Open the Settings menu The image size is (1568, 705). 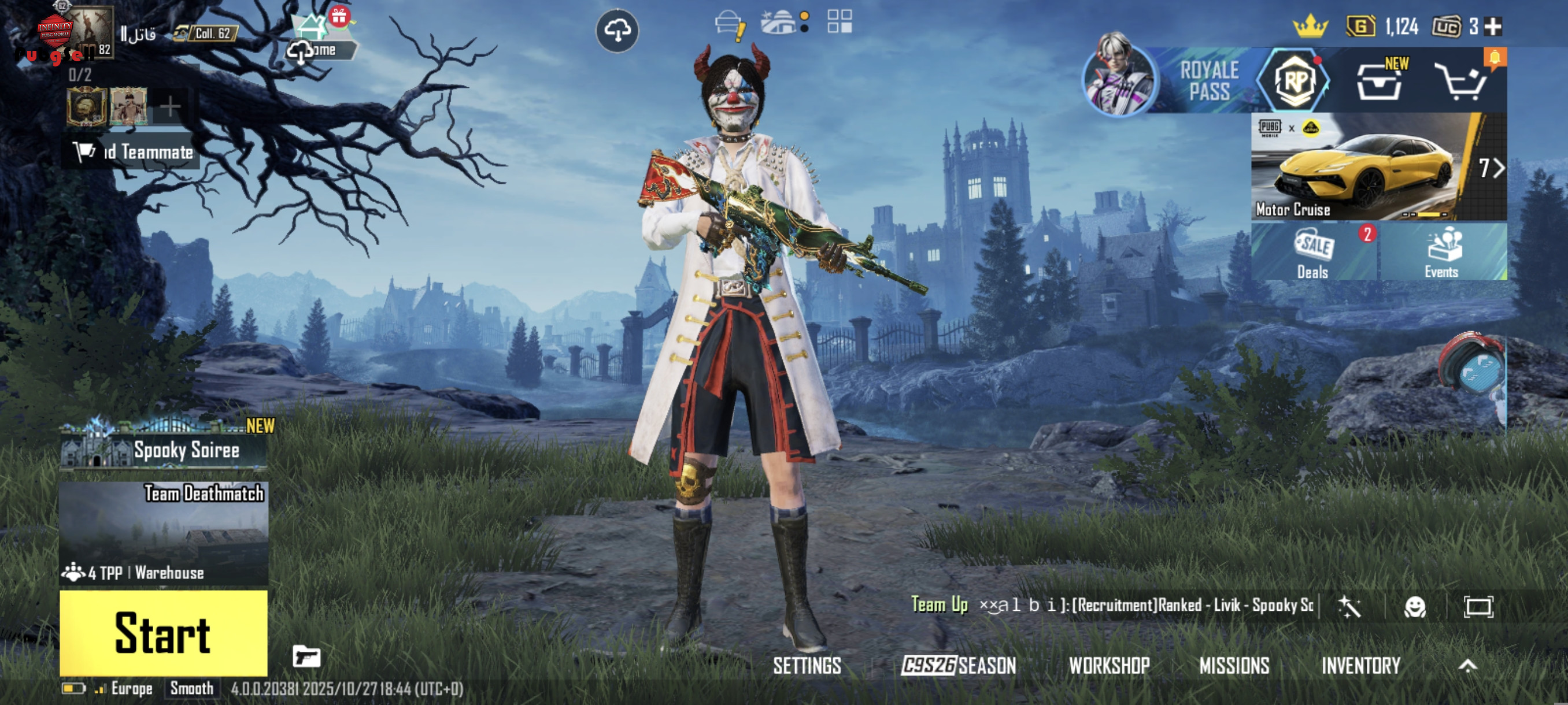(807, 666)
